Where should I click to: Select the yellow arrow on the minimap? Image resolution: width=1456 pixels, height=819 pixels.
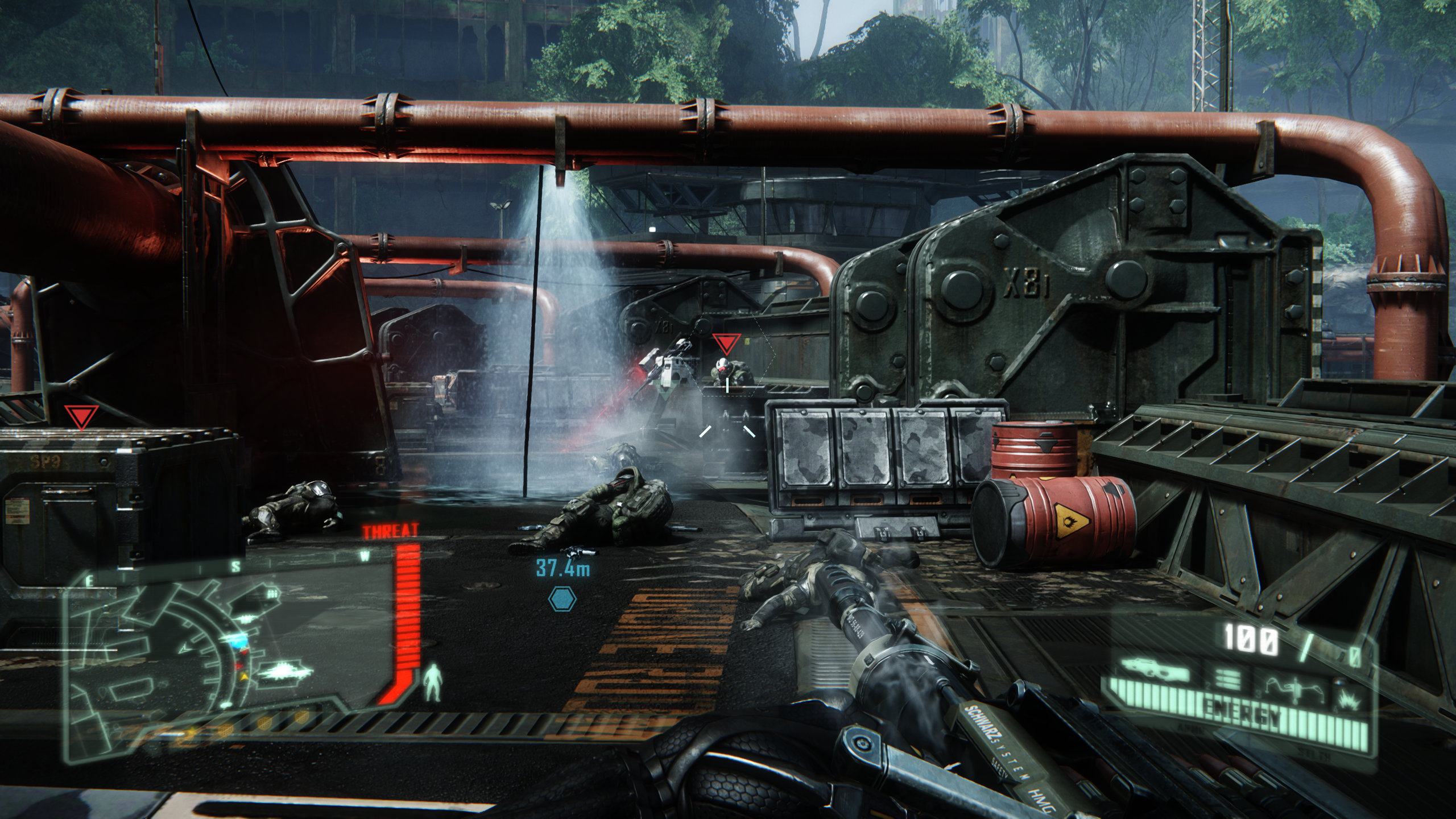point(245,677)
